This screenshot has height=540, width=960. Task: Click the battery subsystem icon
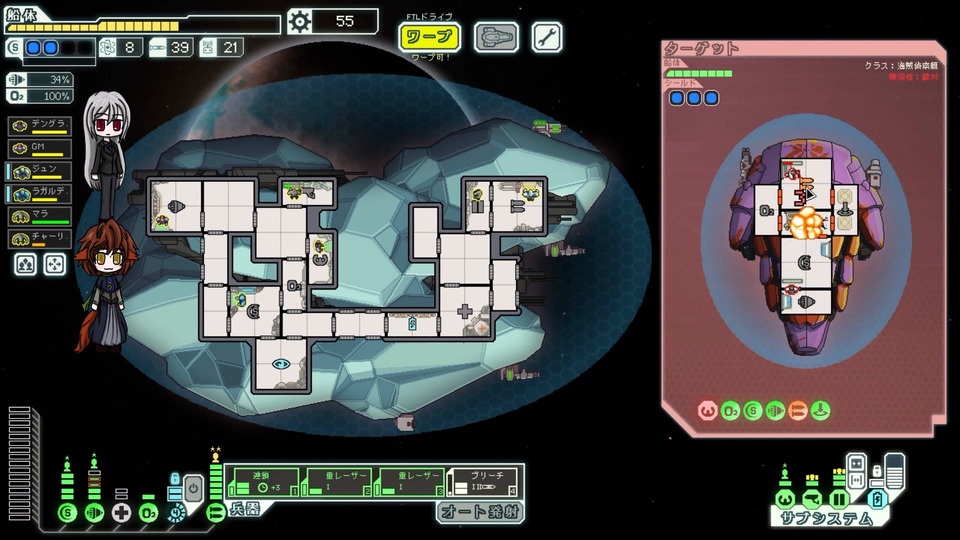878,498
